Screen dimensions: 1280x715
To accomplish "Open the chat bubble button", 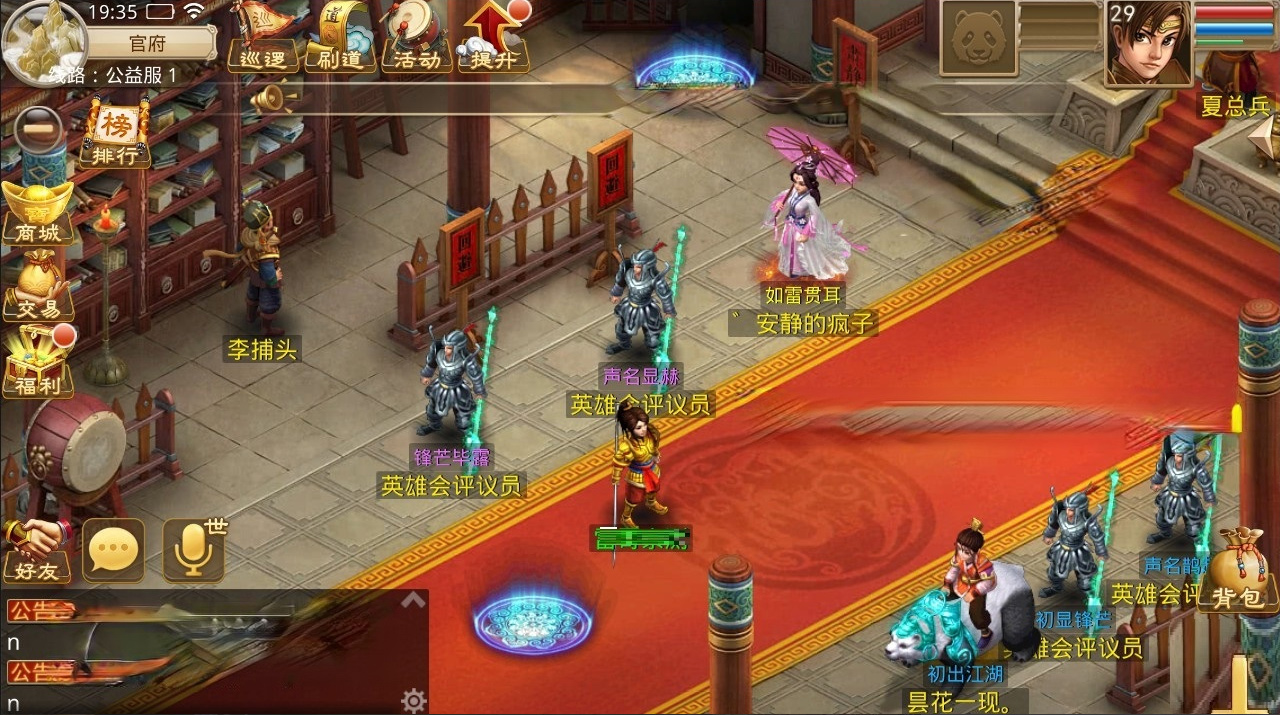I will tap(113, 549).
